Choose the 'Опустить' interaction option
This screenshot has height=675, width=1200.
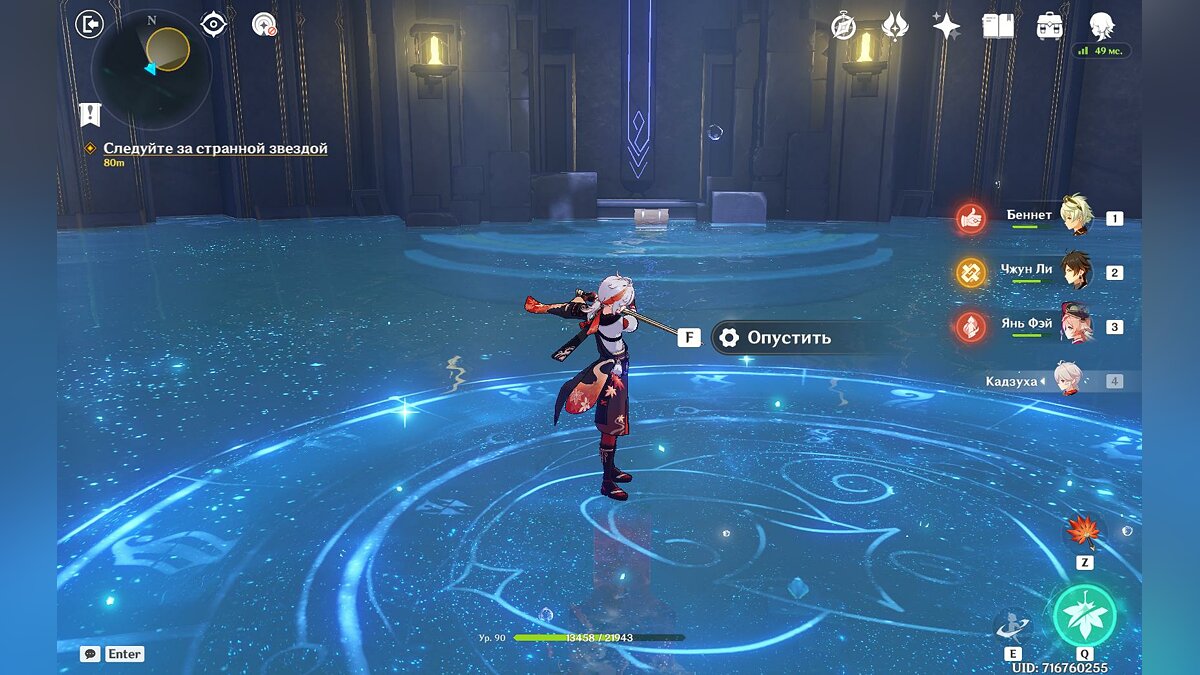[788, 338]
